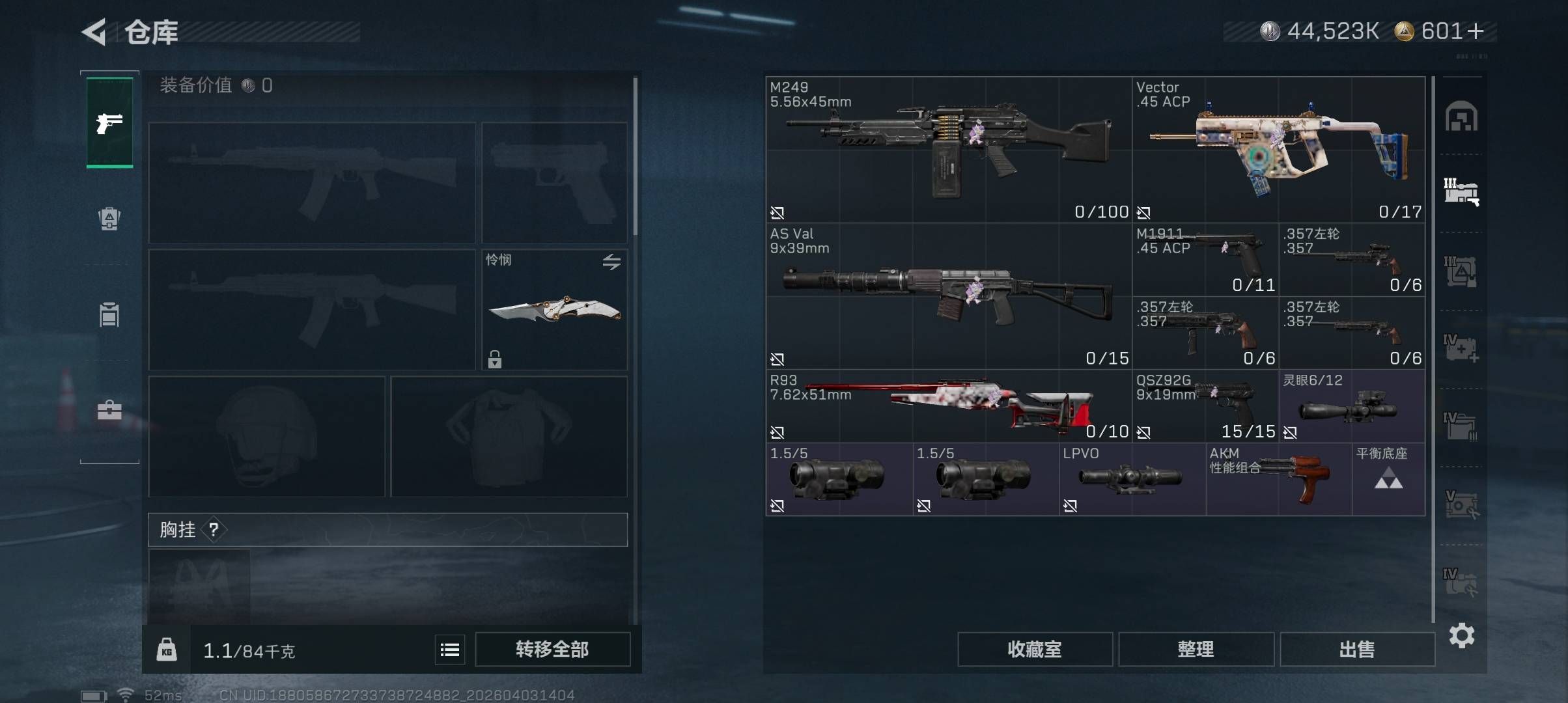
Task: Sort the stash with 整理
Action: (1196, 649)
